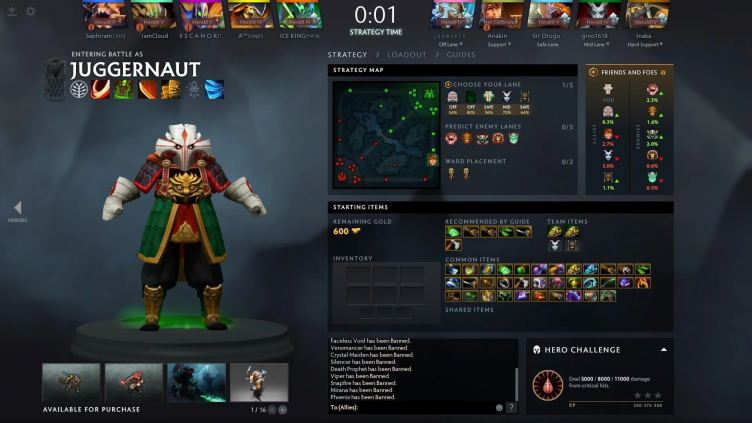
Task: Select the rightmost cosmetic thumbnail for purchase
Action: point(259,382)
